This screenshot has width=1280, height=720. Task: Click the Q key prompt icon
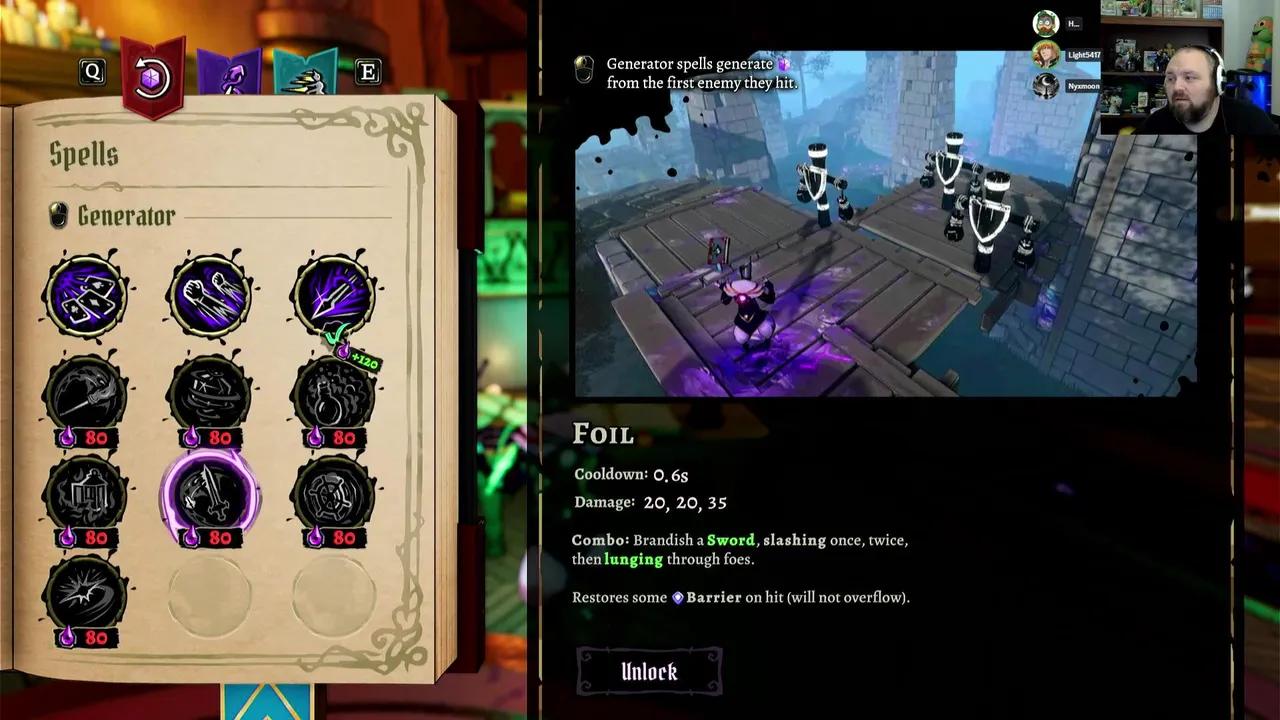point(92,71)
